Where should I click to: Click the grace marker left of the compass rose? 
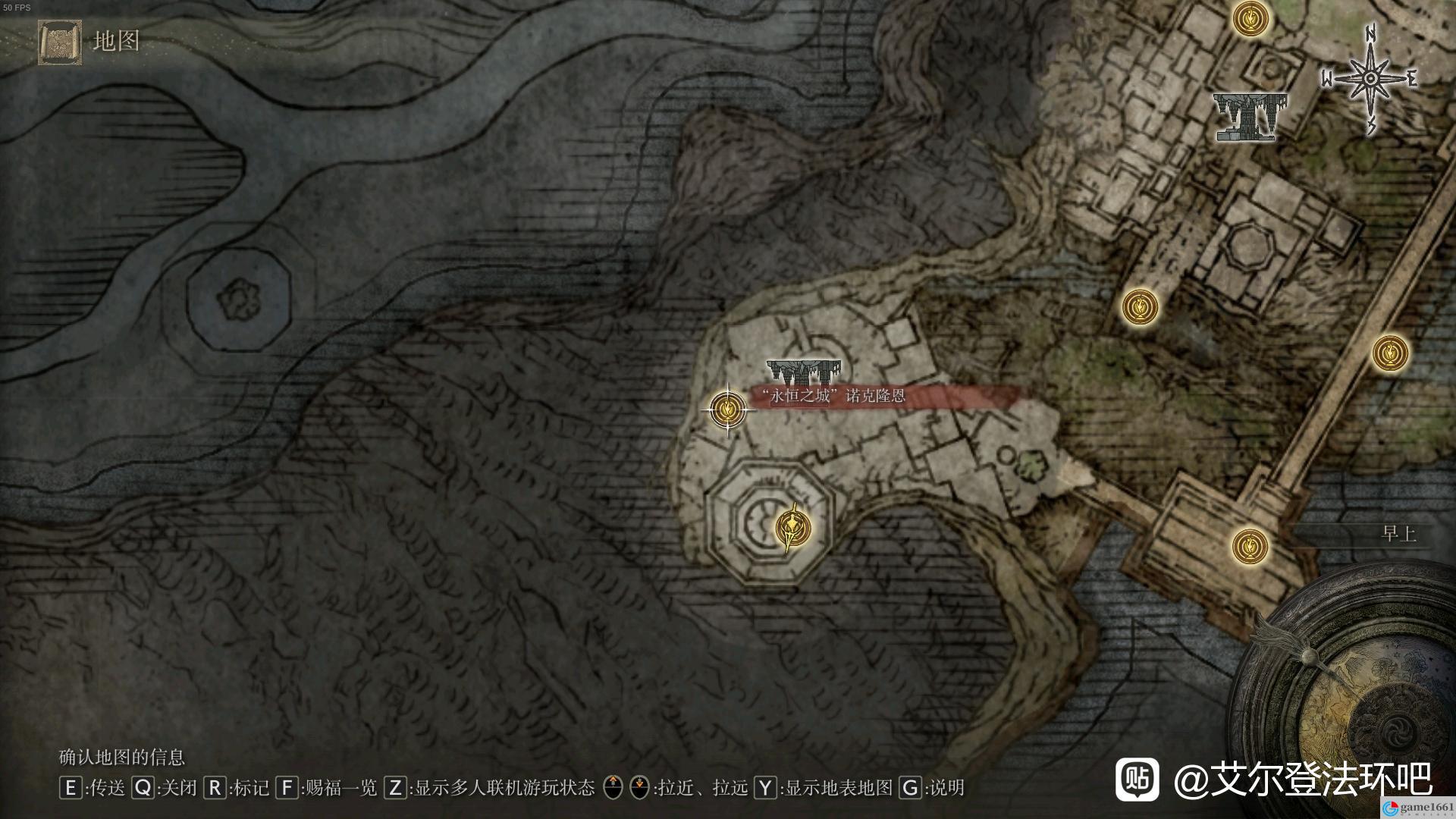coord(1250,18)
